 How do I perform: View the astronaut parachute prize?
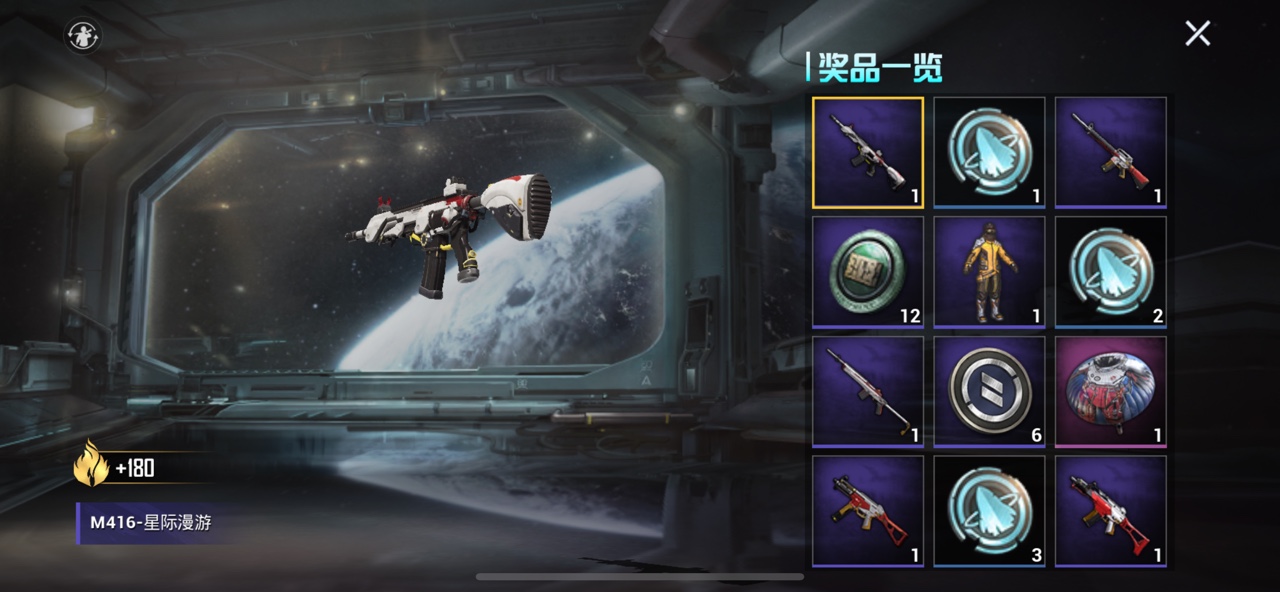tap(1110, 391)
